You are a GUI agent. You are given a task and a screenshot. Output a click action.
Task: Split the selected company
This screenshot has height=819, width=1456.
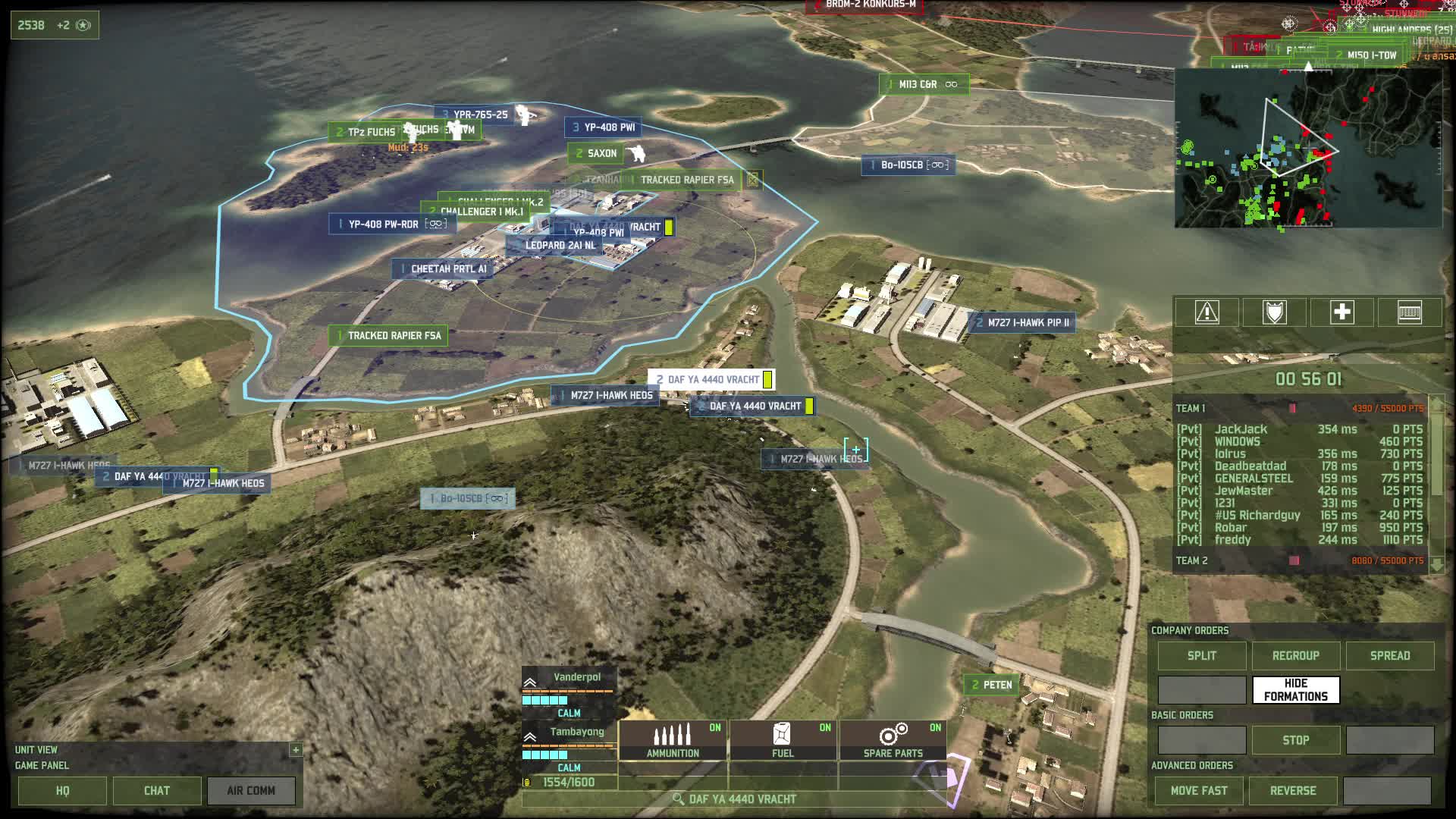[x=1201, y=655]
